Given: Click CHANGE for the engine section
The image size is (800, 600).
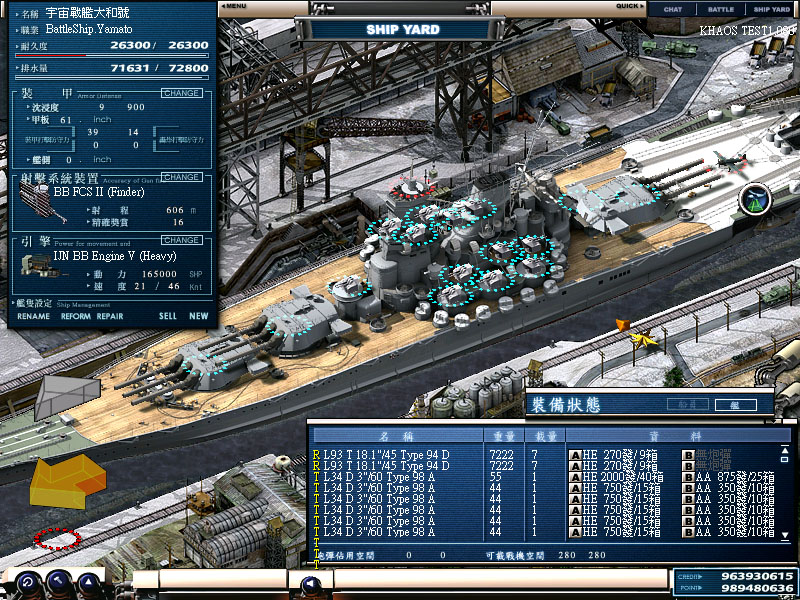Looking at the screenshot, I should pyautogui.click(x=181, y=240).
